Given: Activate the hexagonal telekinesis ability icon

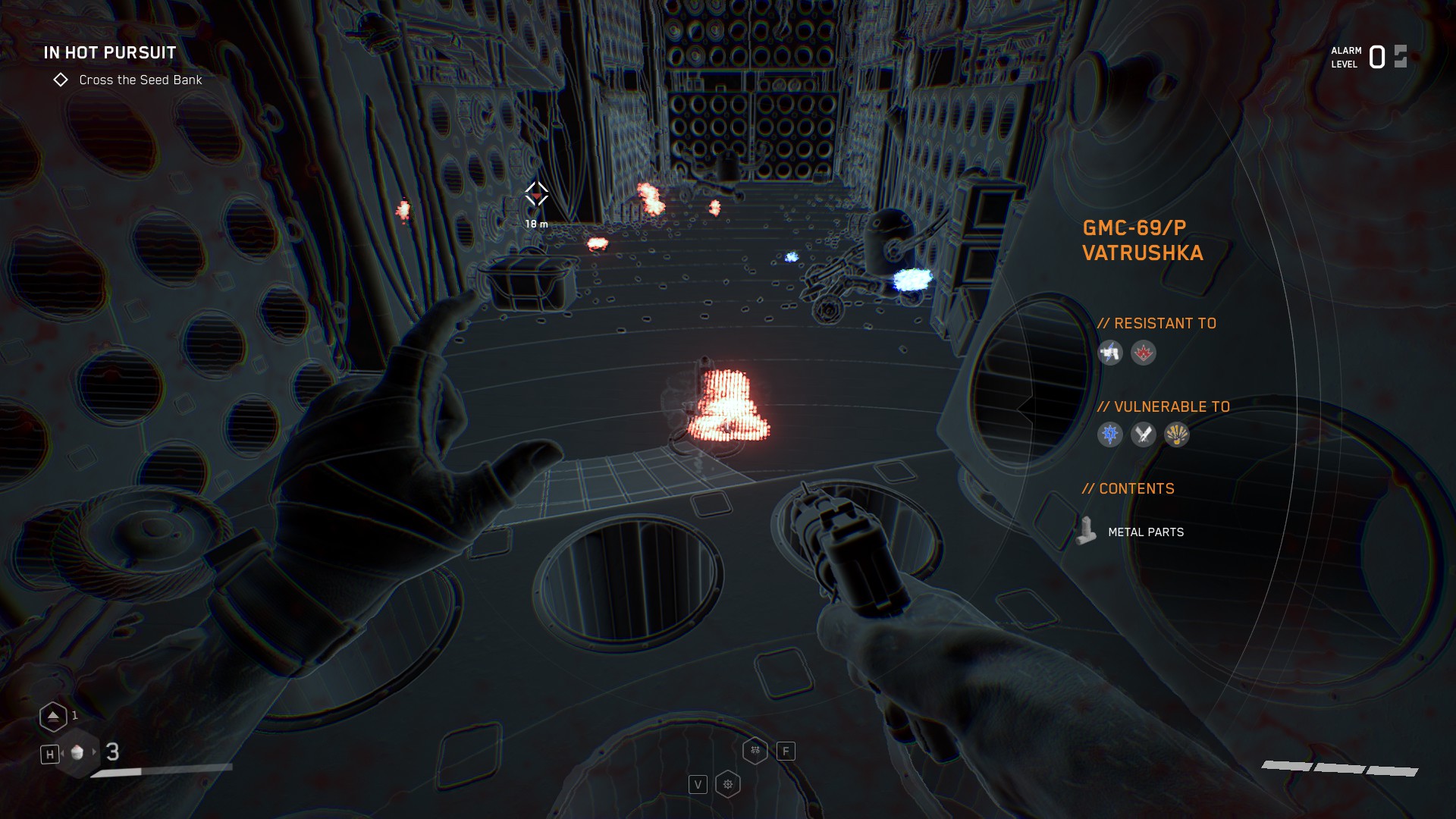Looking at the screenshot, I should 755,751.
